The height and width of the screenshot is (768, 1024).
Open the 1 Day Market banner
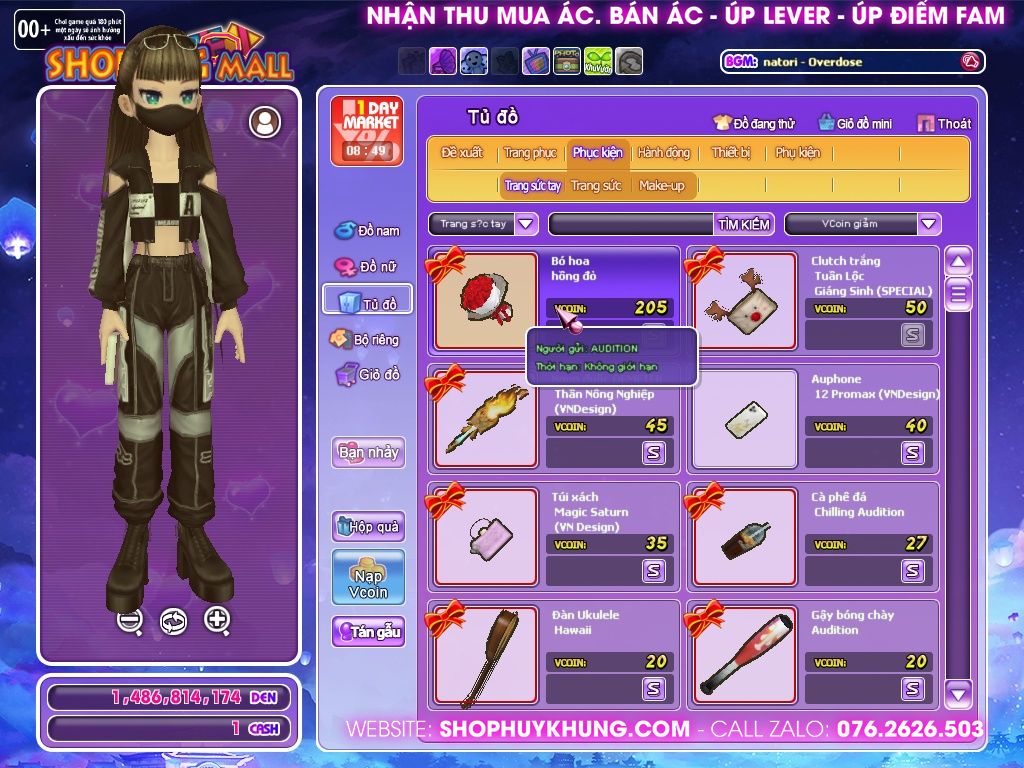click(366, 130)
